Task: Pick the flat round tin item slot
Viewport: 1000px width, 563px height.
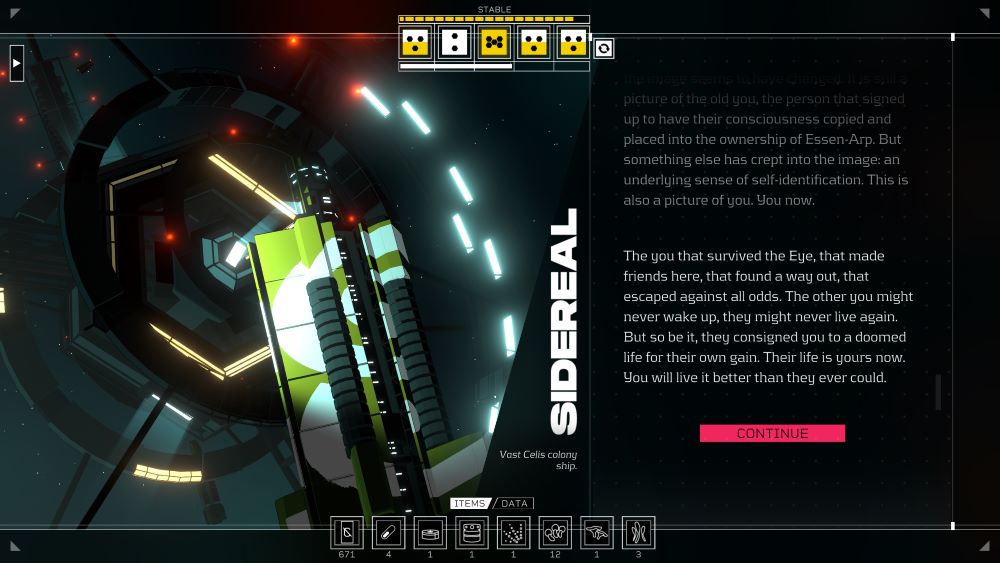Action: click(x=430, y=532)
